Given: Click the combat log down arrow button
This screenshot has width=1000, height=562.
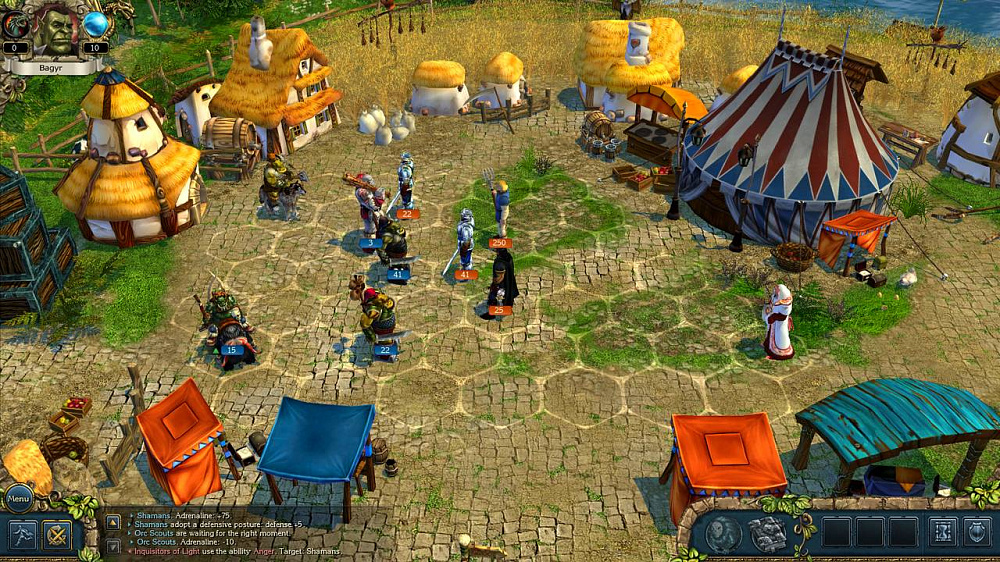Looking at the screenshot, I should pyautogui.click(x=113, y=545).
